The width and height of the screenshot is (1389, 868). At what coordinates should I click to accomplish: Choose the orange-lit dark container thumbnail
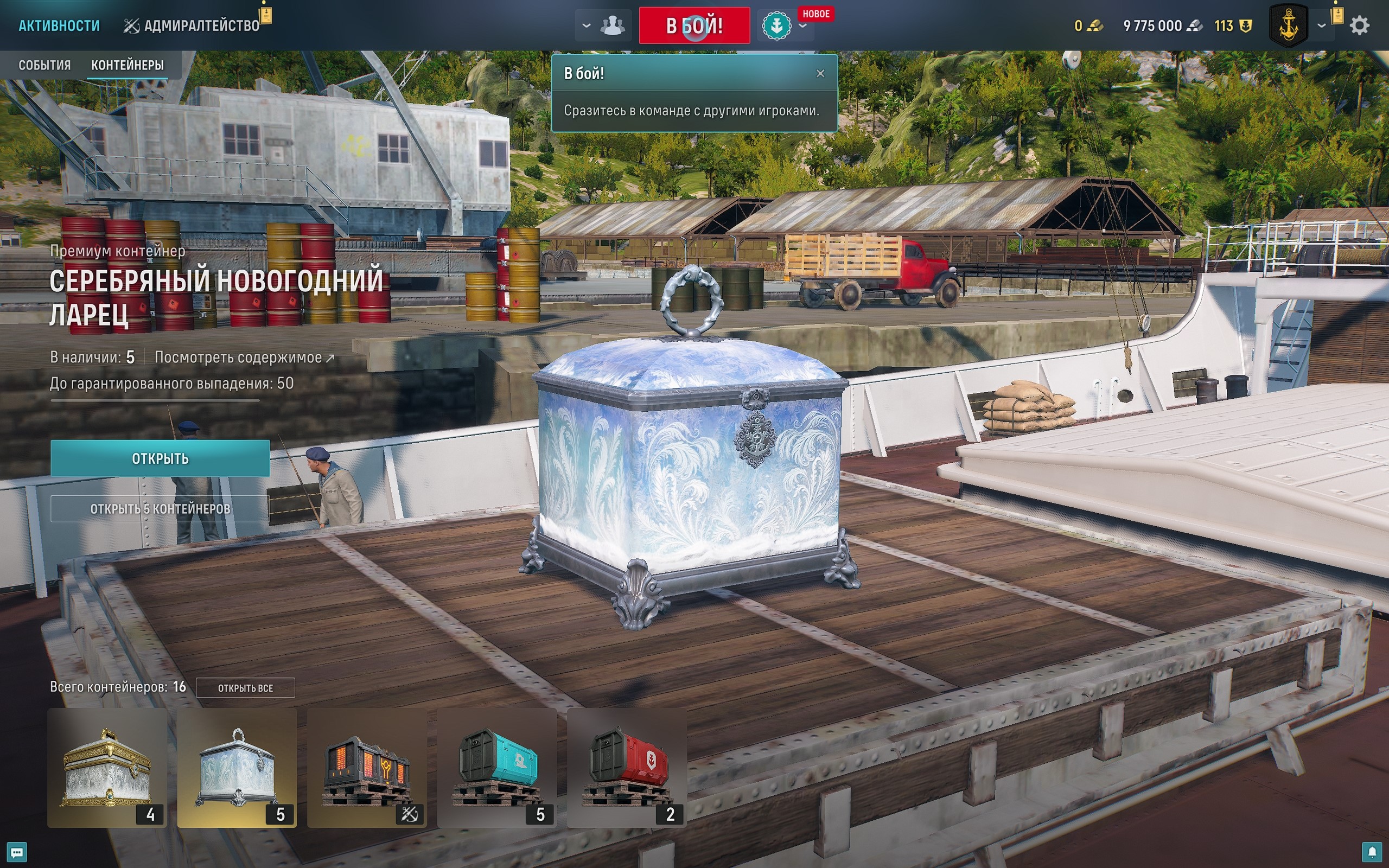[x=367, y=768]
